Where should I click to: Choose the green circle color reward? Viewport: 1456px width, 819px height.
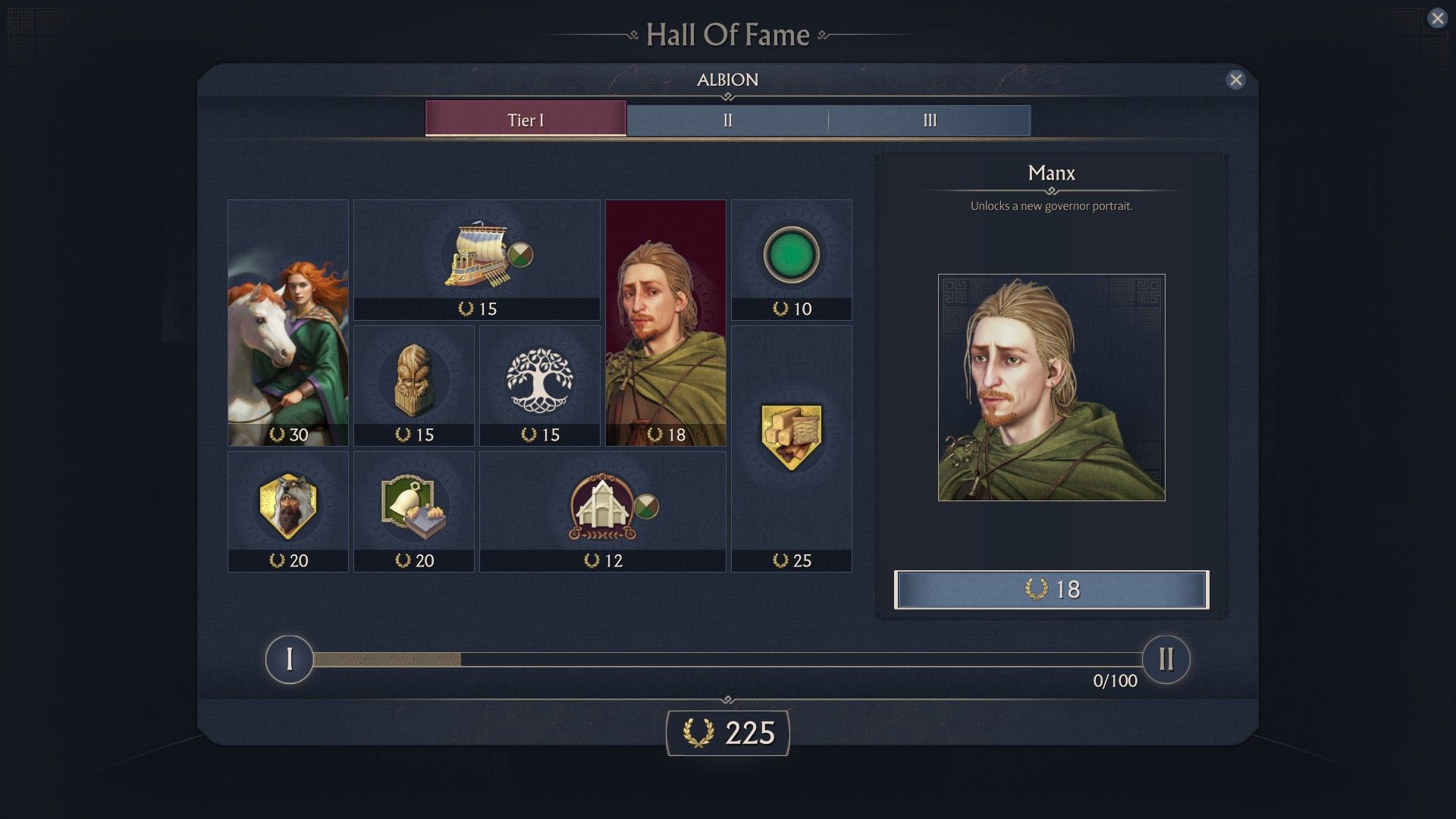point(791,258)
